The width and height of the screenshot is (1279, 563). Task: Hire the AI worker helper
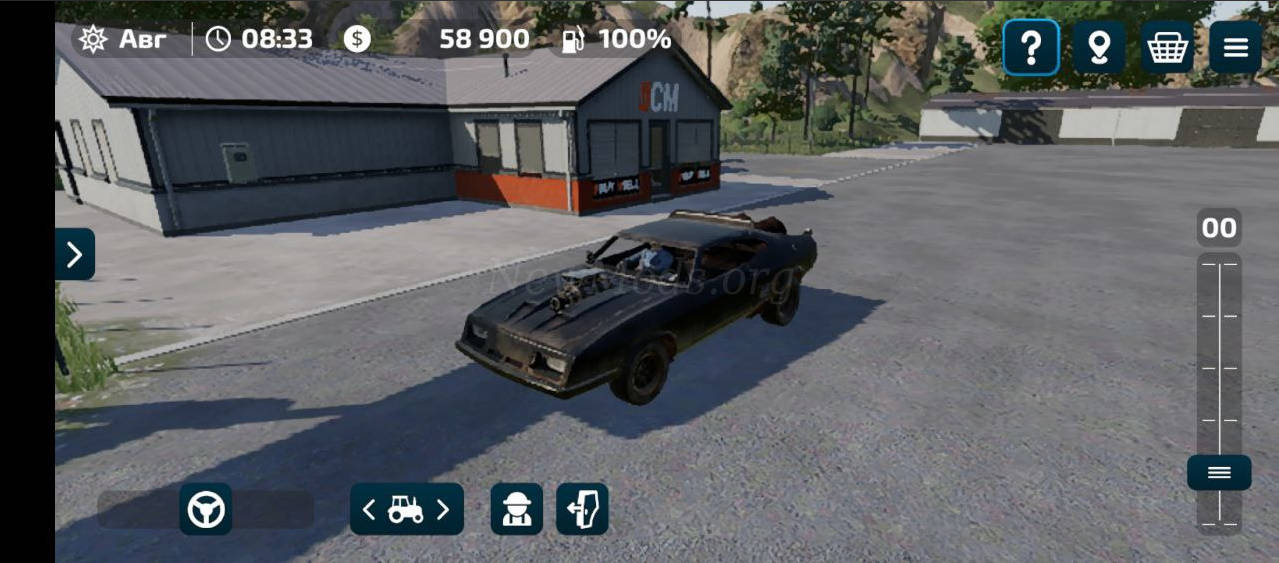click(x=517, y=509)
